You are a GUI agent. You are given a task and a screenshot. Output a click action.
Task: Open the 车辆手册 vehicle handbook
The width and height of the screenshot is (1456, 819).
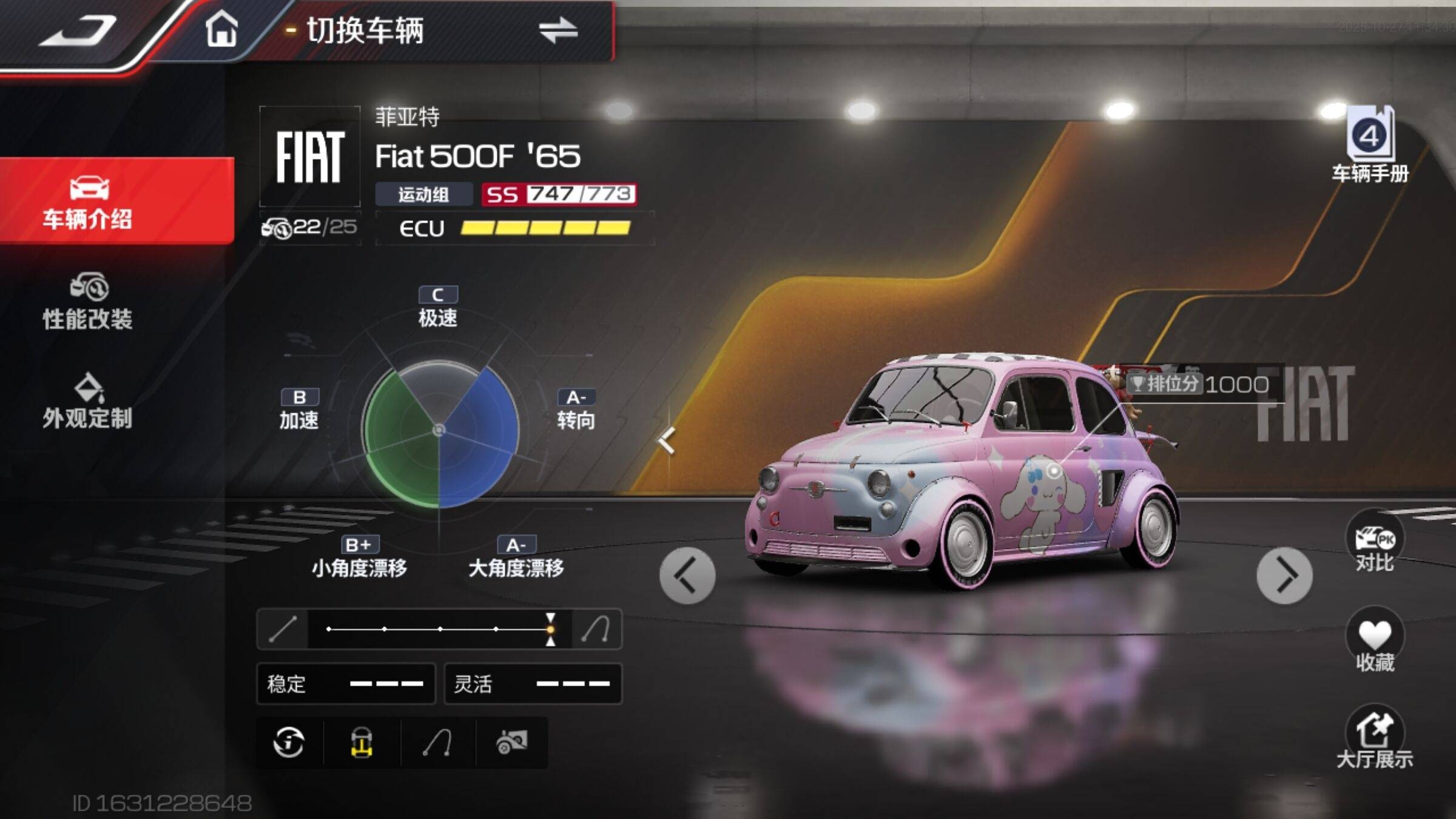(x=1370, y=146)
